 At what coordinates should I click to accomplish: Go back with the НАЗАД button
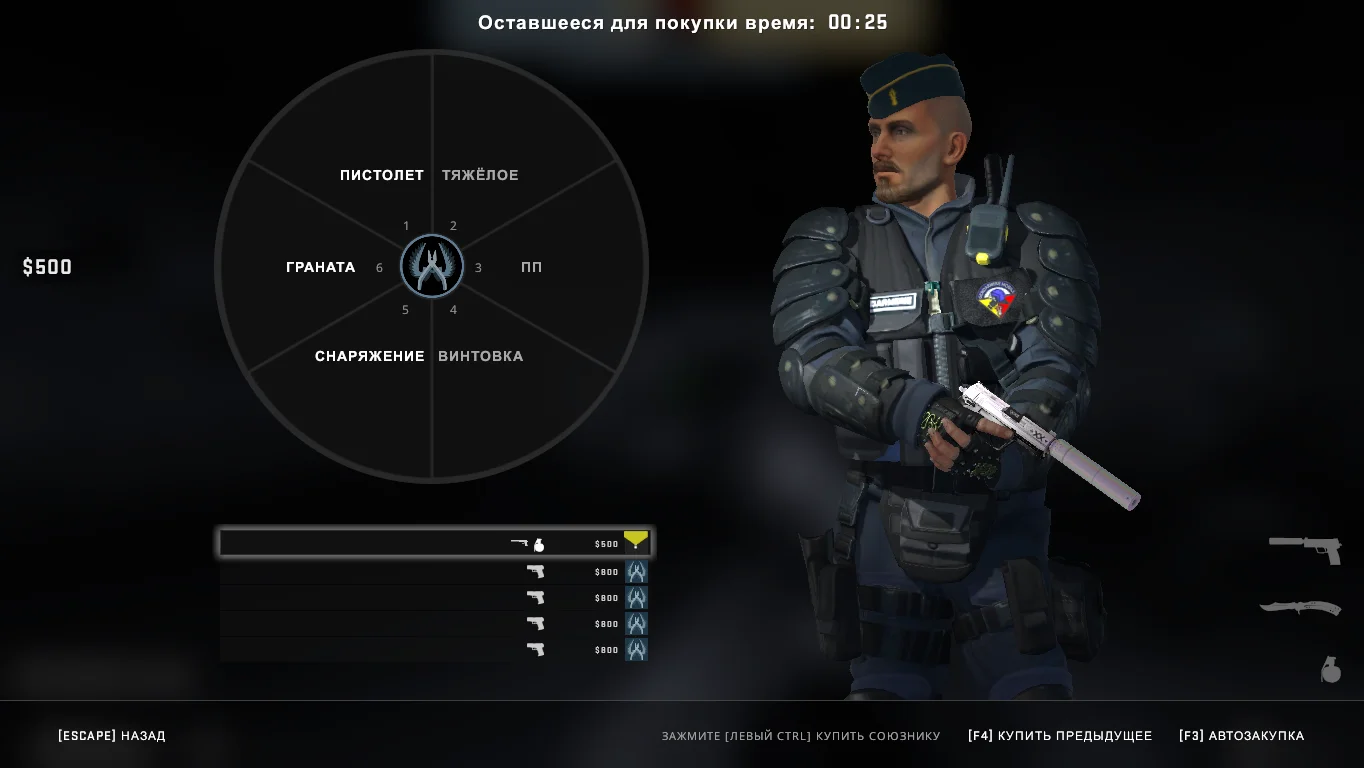[x=112, y=736]
